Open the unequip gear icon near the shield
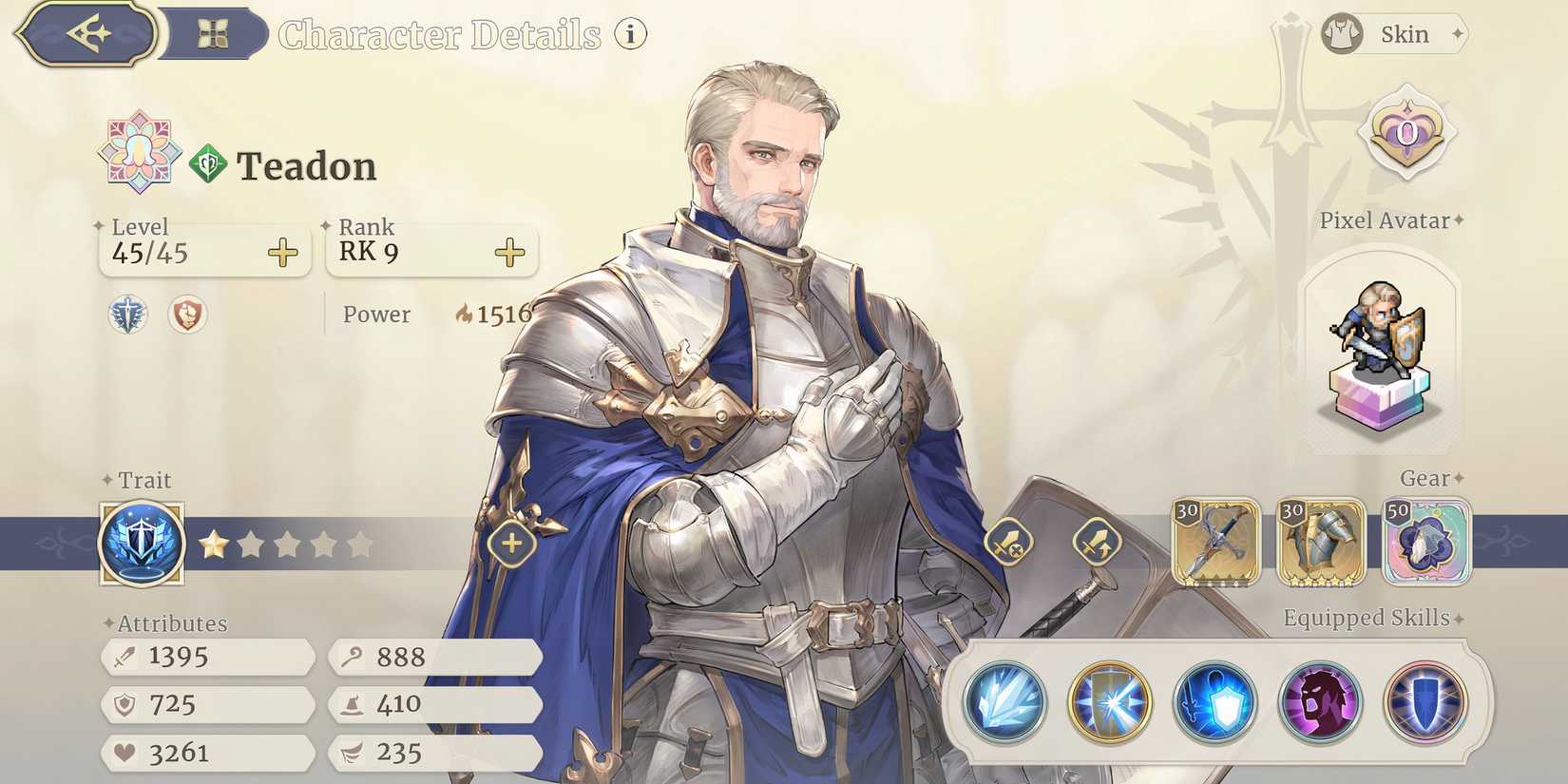This screenshot has height=784, width=1568. tap(1009, 544)
